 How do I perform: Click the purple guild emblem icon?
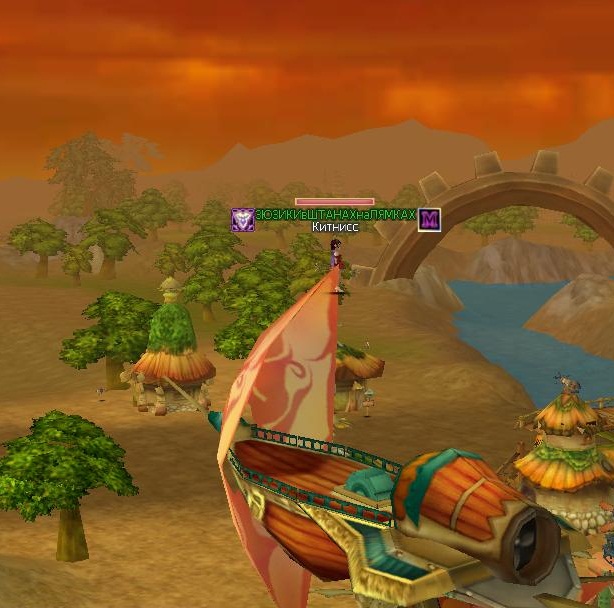(242, 219)
